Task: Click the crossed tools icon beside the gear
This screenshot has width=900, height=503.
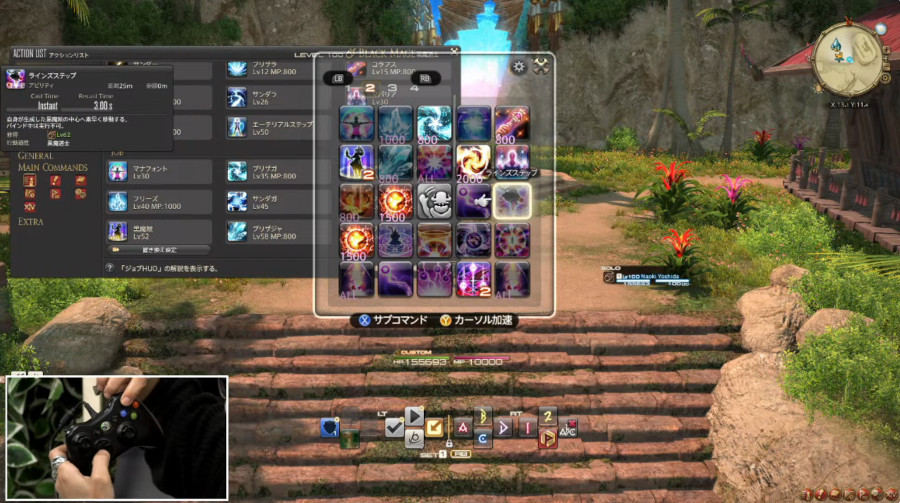Action: [541, 67]
